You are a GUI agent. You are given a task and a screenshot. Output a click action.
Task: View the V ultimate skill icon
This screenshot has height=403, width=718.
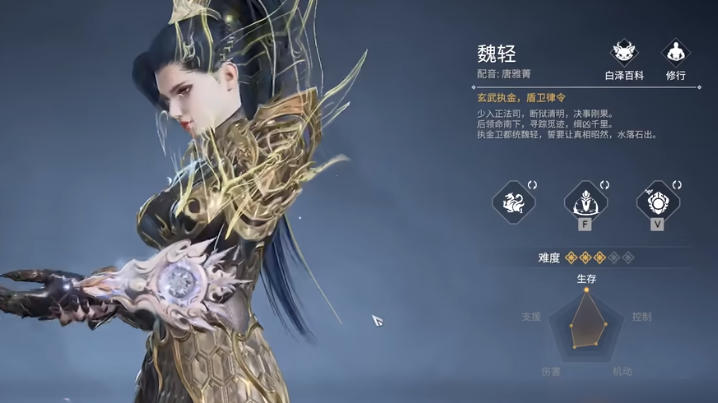tap(658, 200)
